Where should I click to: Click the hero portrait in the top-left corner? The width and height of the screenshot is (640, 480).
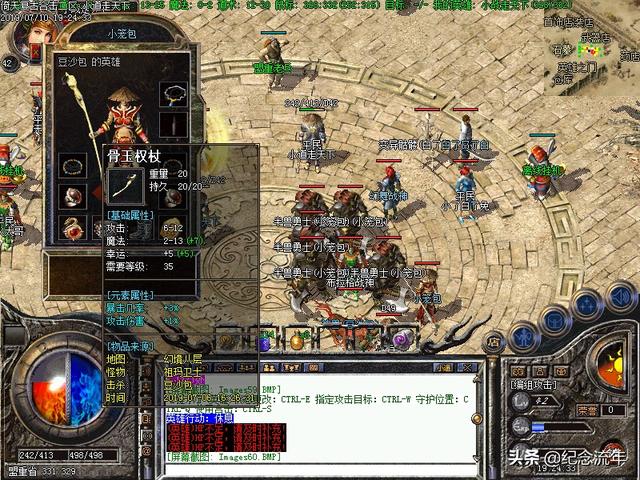tap(30, 37)
